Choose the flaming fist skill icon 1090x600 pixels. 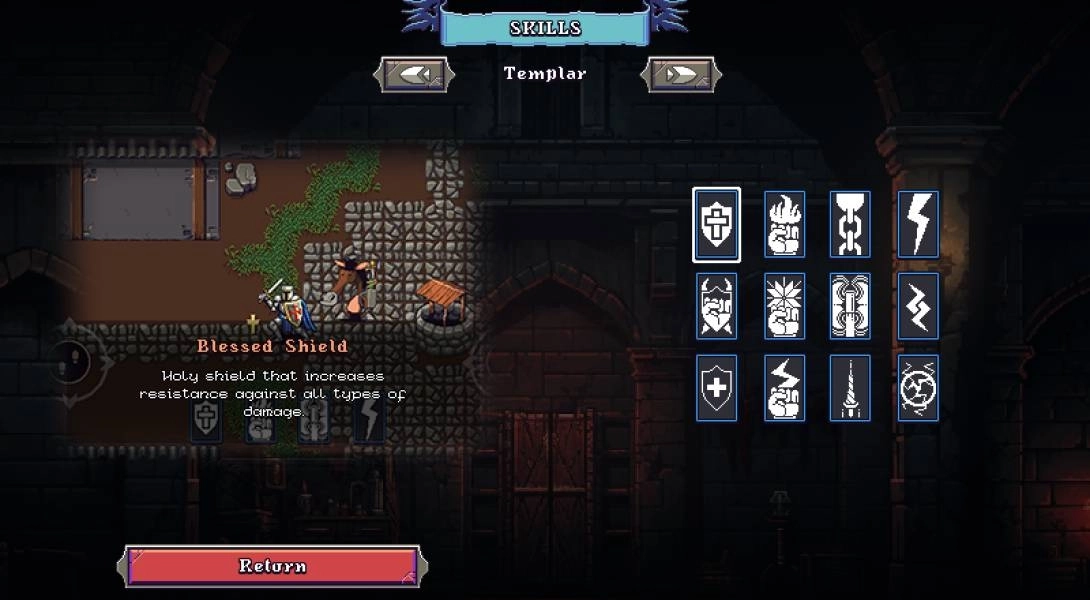click(x=784, y=224)
